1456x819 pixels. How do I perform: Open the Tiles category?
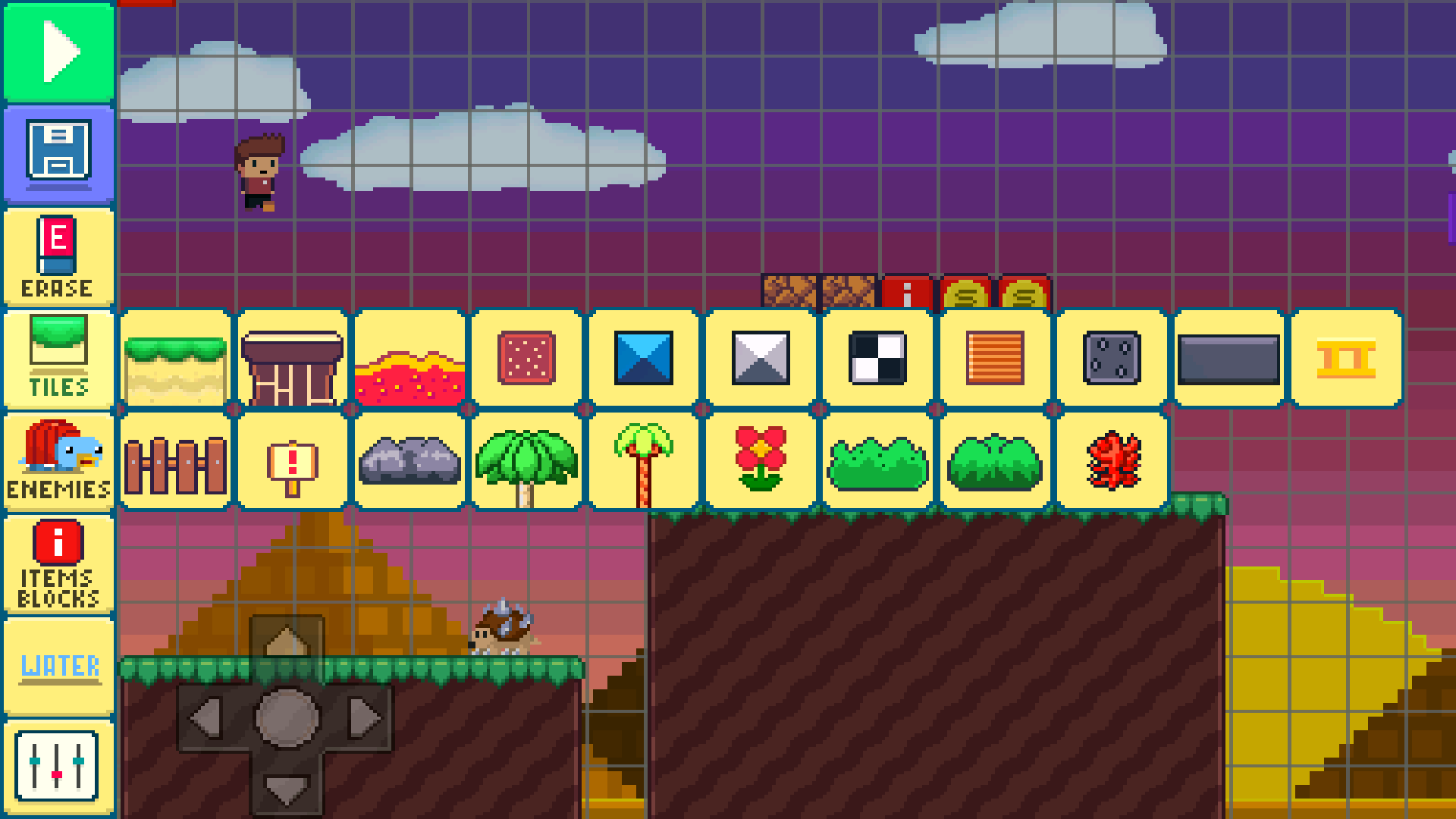[x=58, y=359]
